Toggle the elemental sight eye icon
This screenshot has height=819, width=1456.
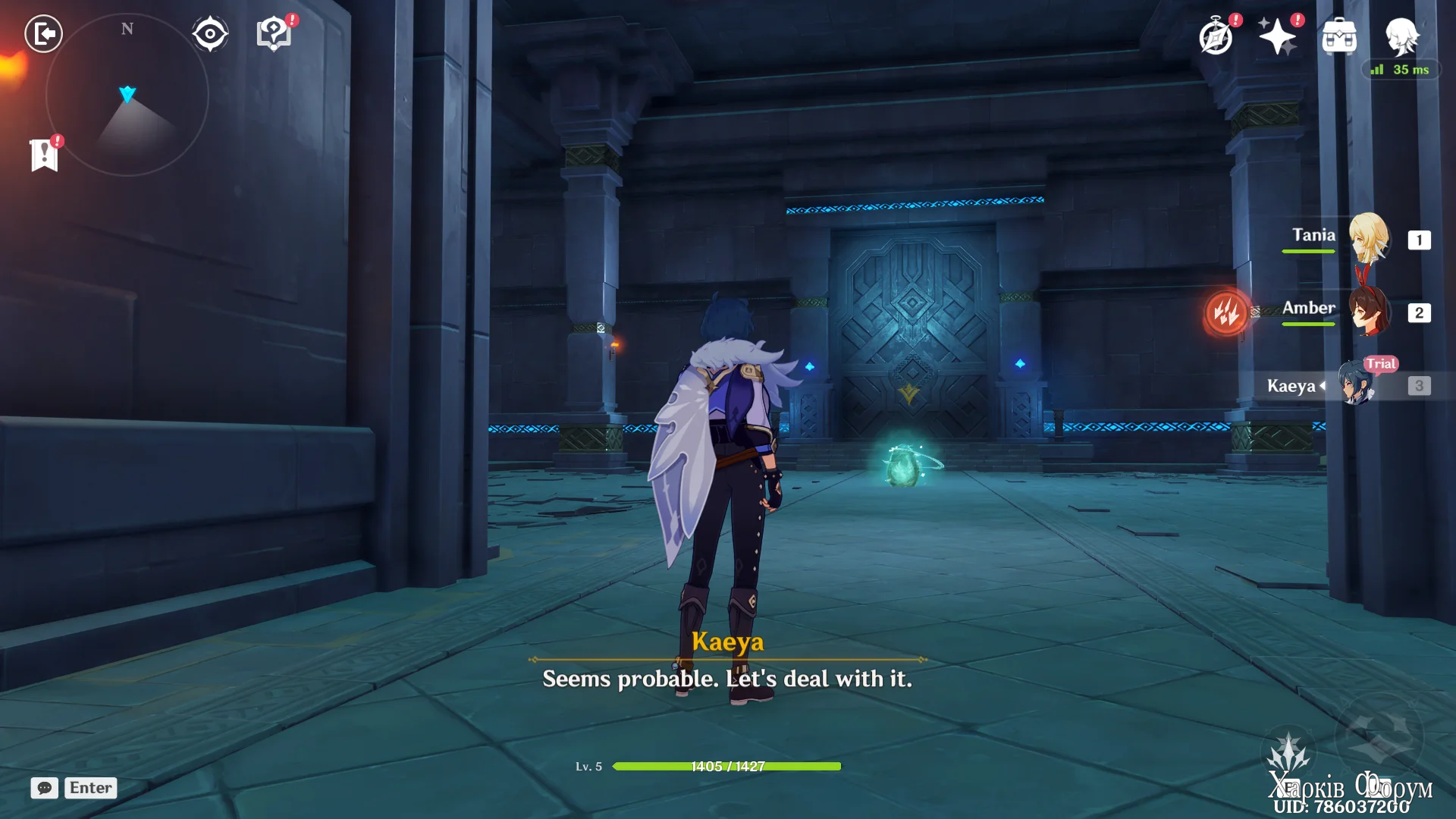(210, 34)
